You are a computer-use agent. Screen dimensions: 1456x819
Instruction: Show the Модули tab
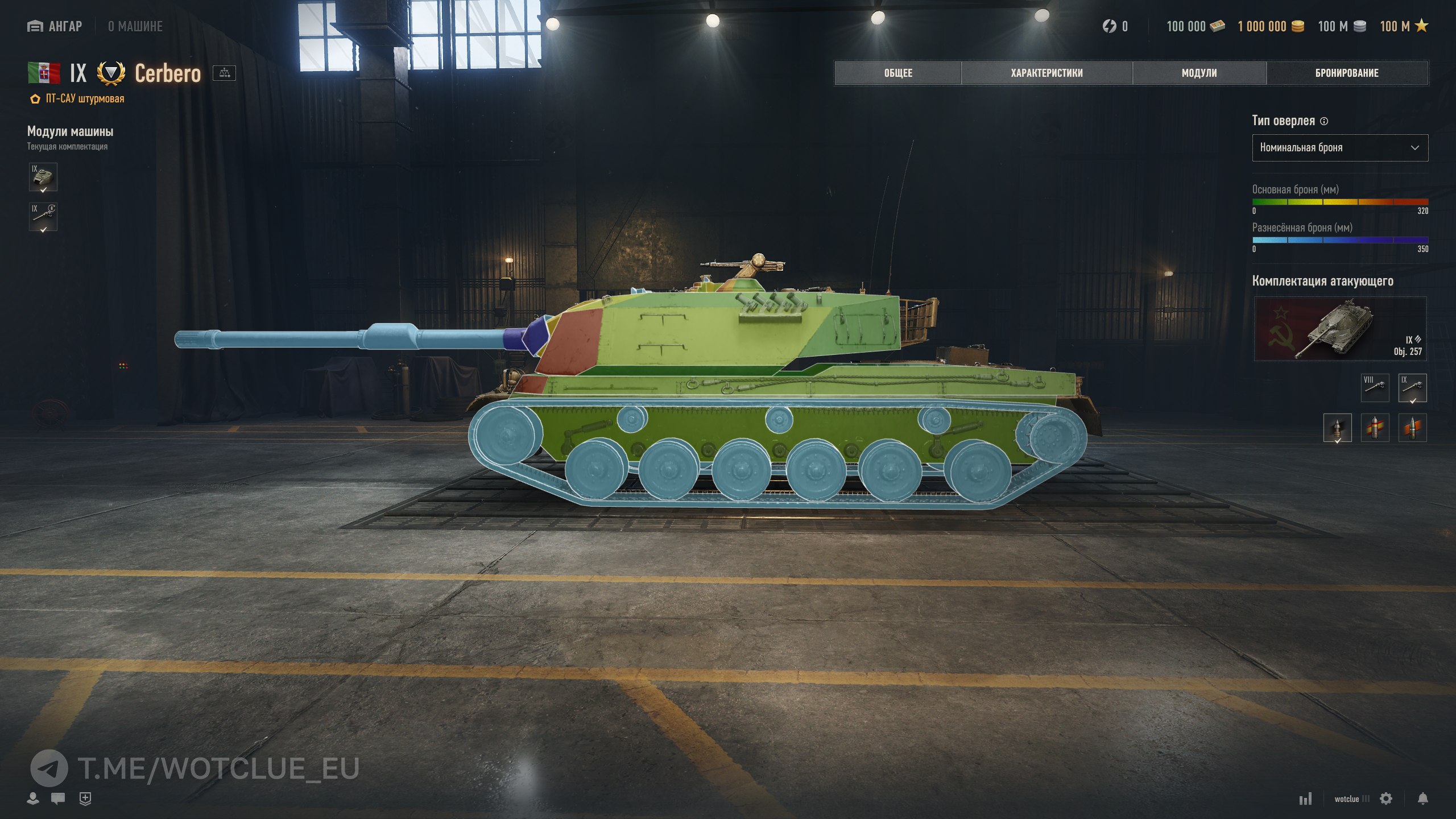1199,73
